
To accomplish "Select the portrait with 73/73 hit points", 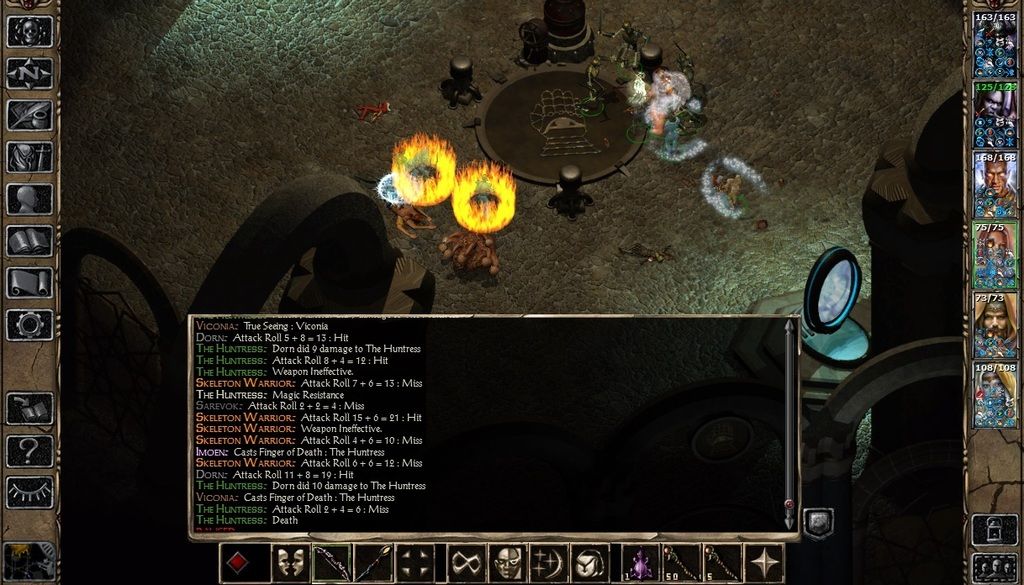I will (995, 327).
